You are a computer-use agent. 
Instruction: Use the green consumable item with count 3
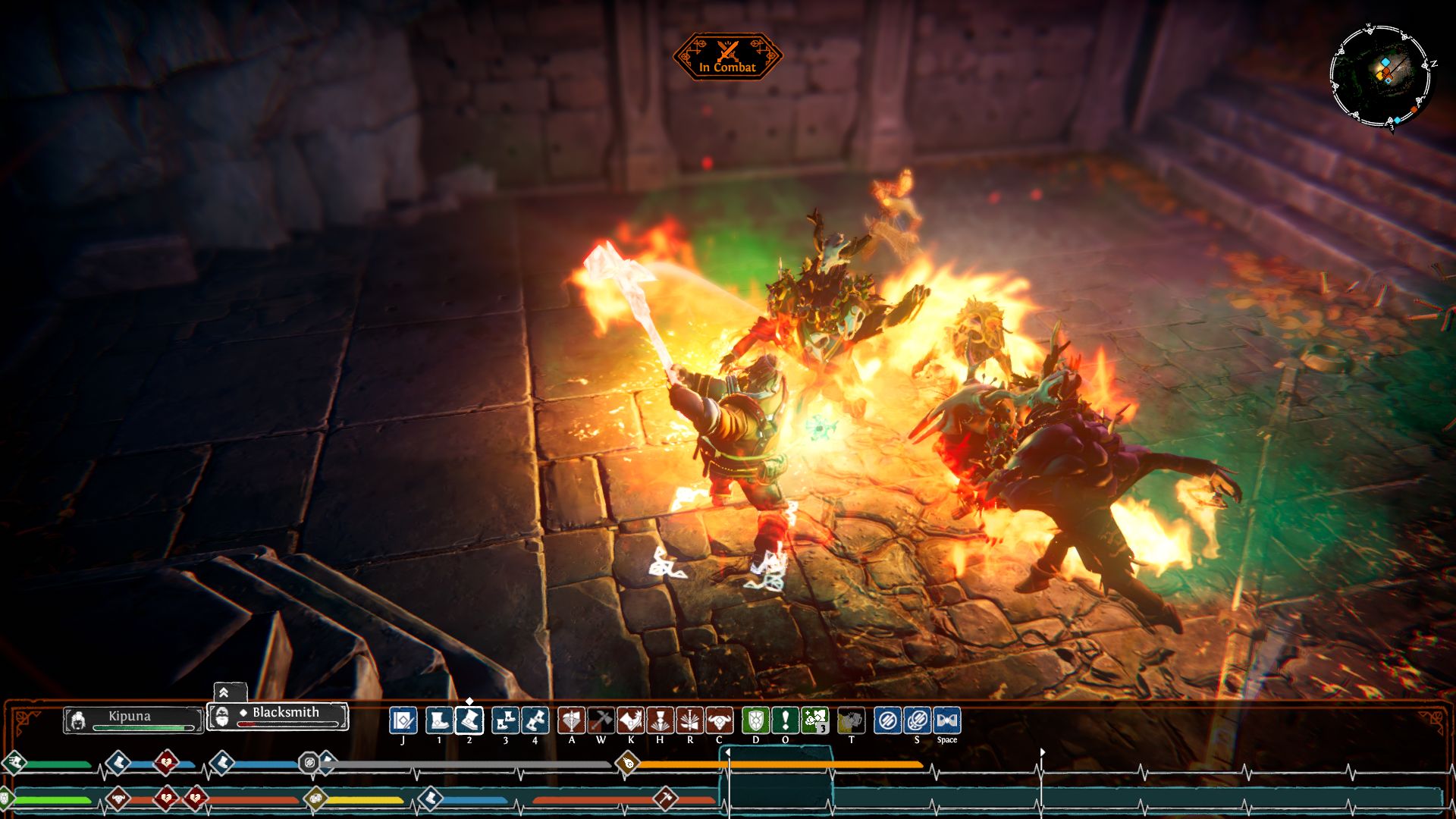point(814,720)
